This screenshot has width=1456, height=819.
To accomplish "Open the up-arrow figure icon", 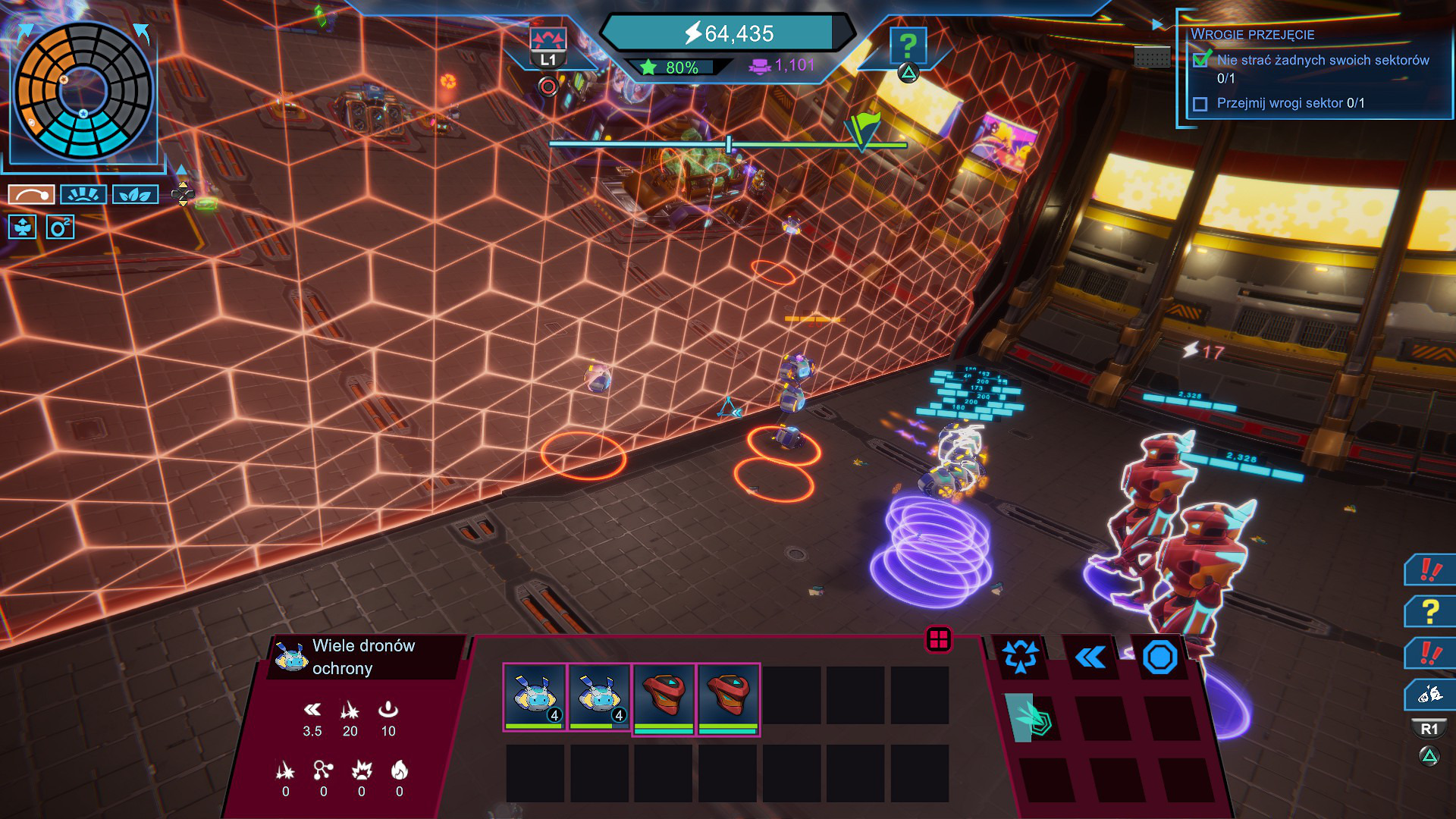I will pyautogui.click(x=23, y=227).
